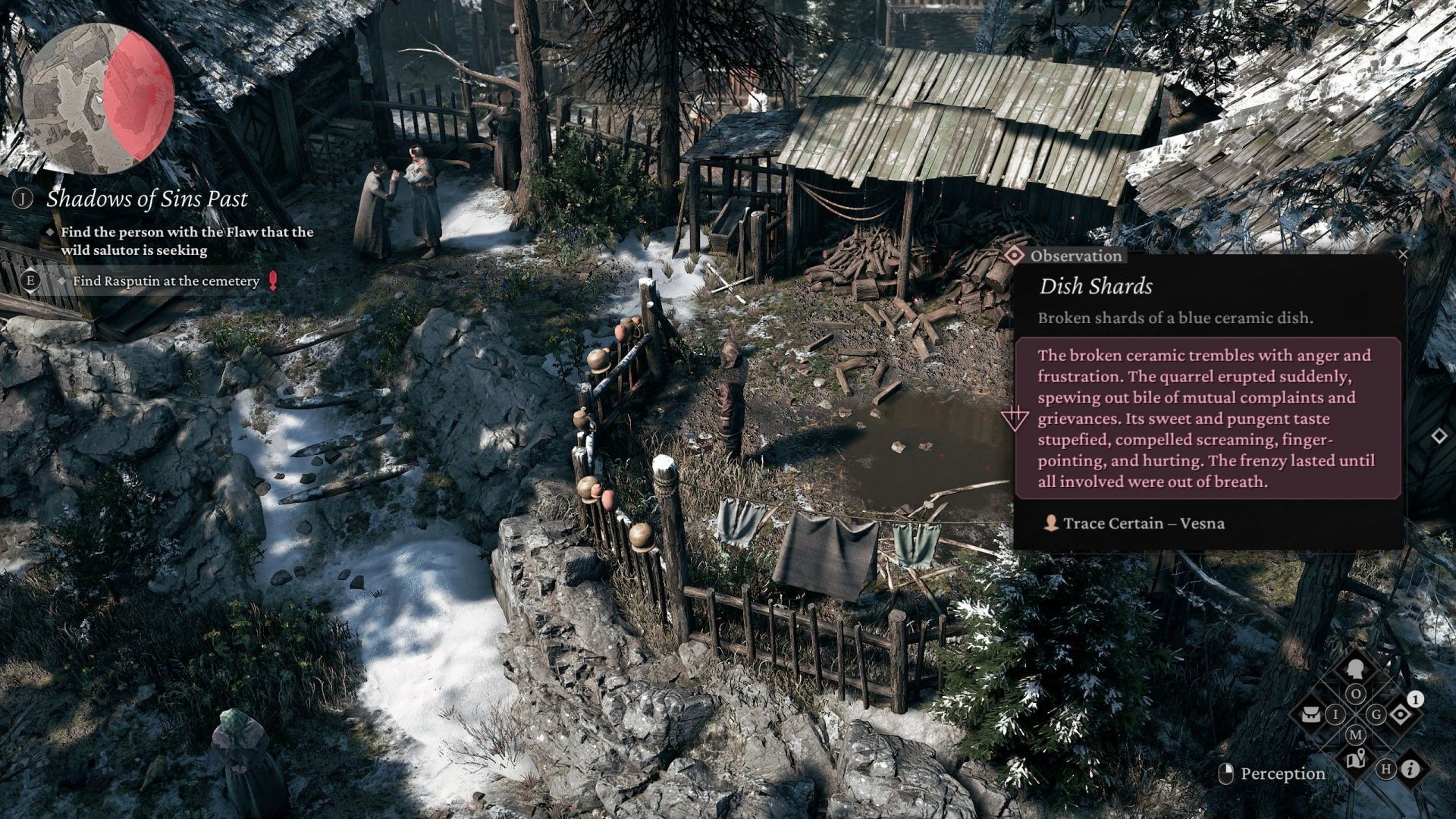Open the character head profile icon
1456x819 pixels.
tap(1355, 670)
